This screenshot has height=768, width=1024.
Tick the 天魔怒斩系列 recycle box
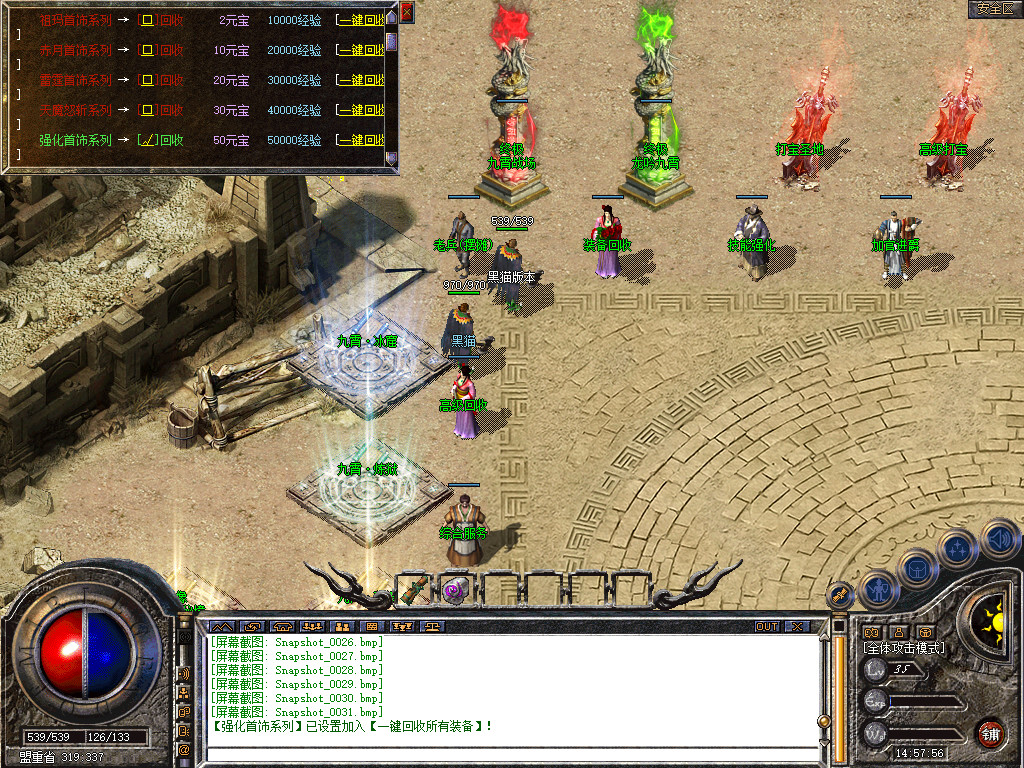click(146, 110)
